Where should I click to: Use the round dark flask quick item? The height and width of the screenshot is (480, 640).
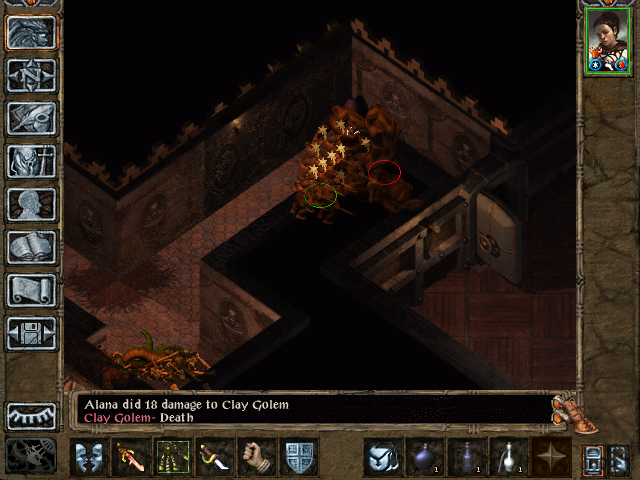click(x=424, y=457)
